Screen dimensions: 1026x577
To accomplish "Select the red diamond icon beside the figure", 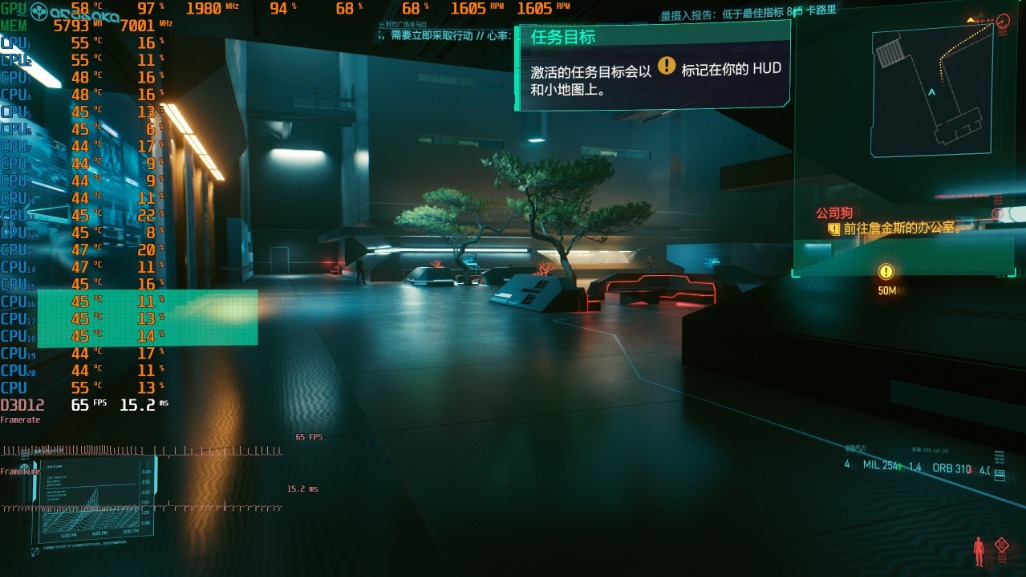I will click(1002, 547).
